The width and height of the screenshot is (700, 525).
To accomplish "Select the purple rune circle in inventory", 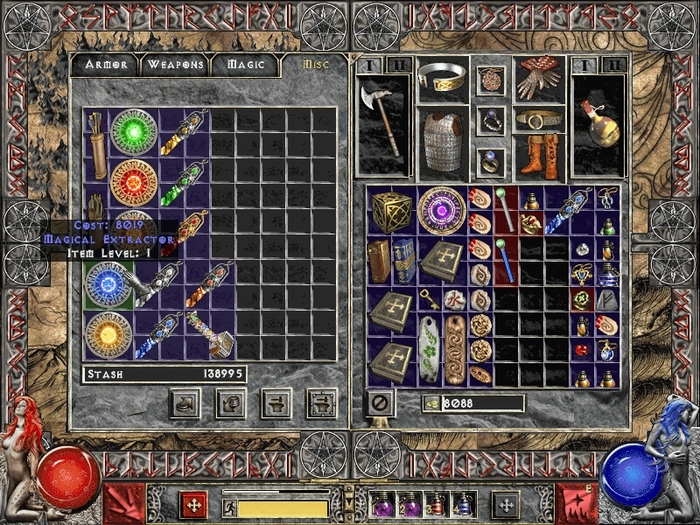I will coord(441,210).
